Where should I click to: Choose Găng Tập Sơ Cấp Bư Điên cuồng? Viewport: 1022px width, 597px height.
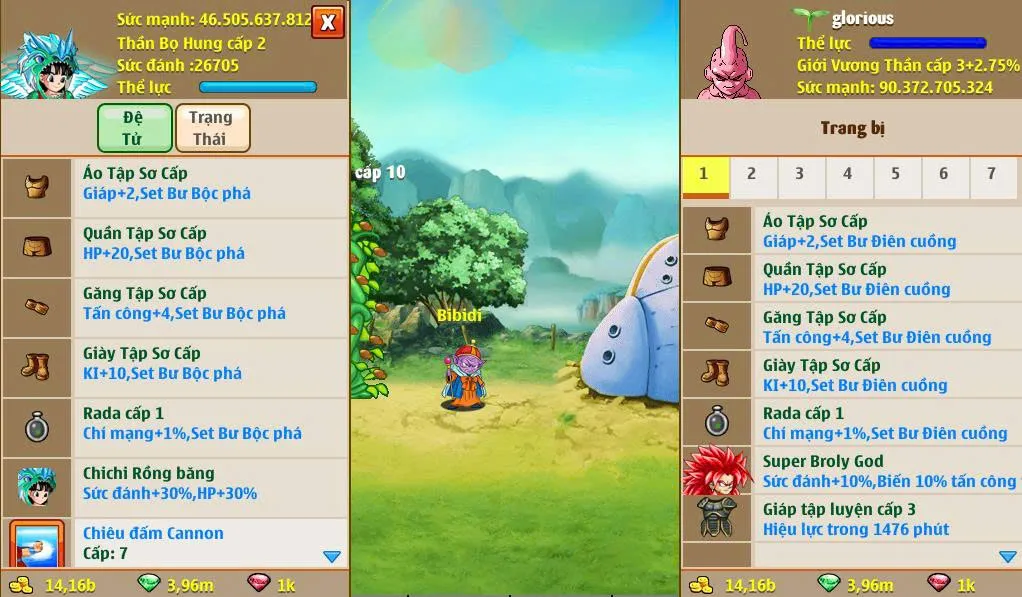click(850, 327)
